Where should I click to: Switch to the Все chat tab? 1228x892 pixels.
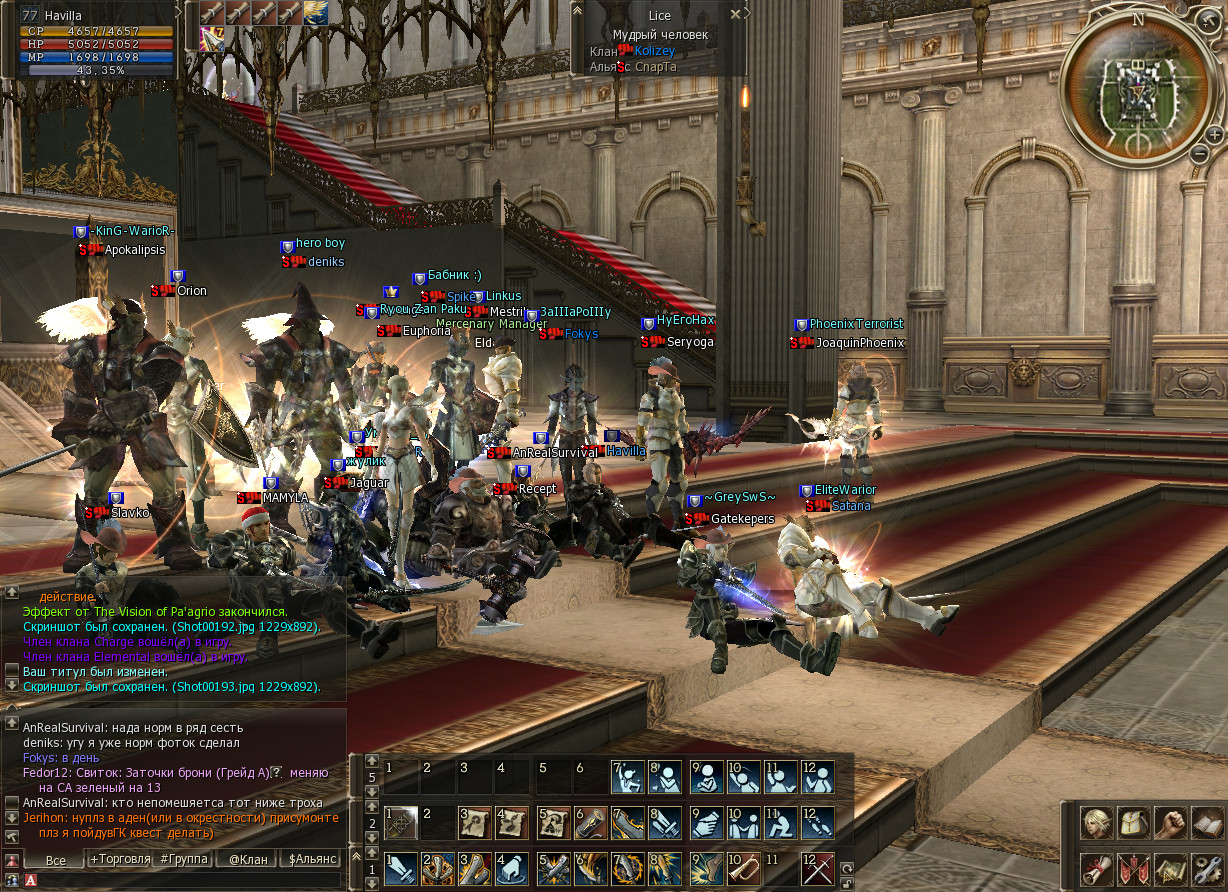[x=55, y=860]
